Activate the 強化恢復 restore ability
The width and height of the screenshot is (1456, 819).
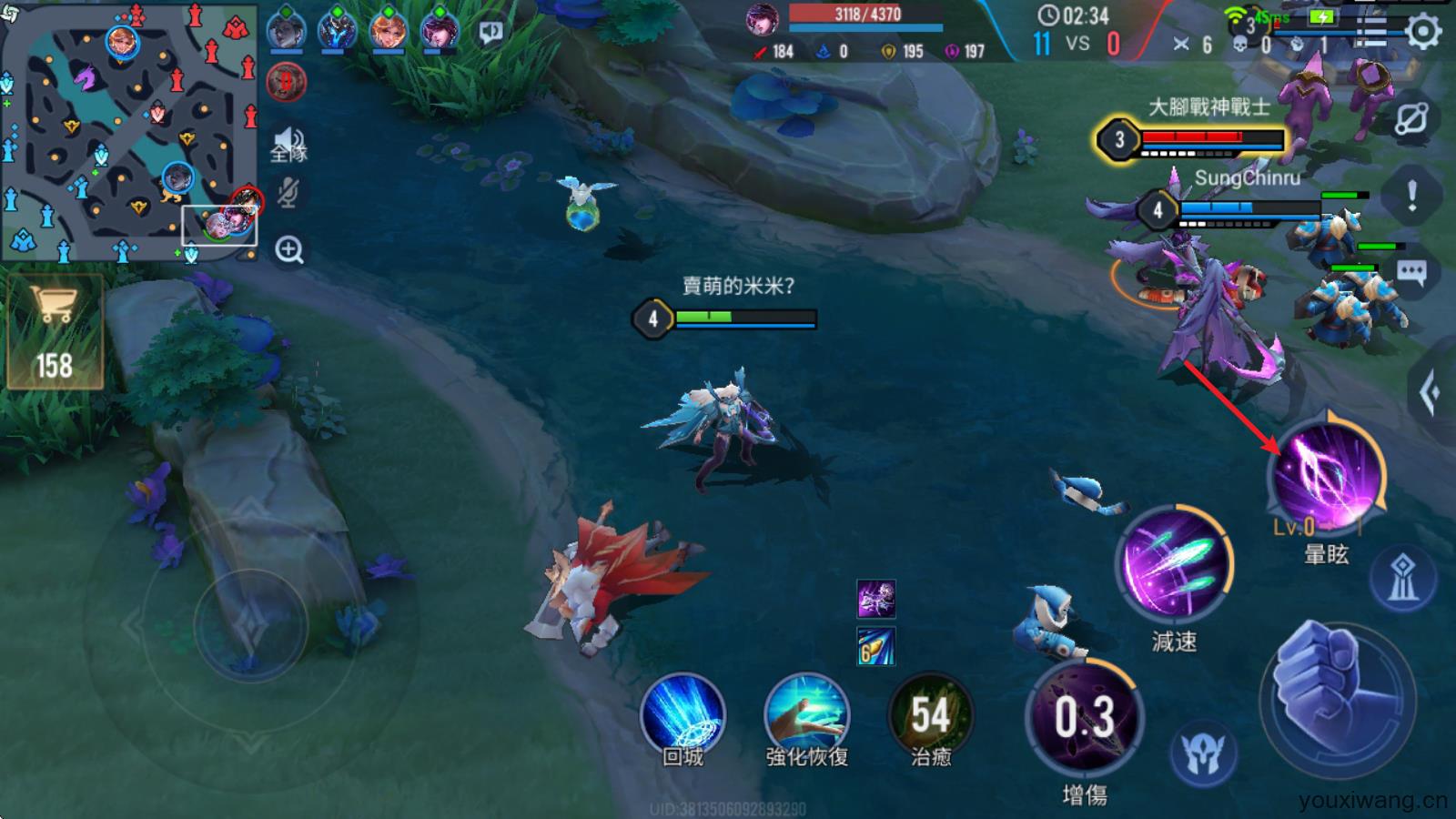[x=806, y=716]
